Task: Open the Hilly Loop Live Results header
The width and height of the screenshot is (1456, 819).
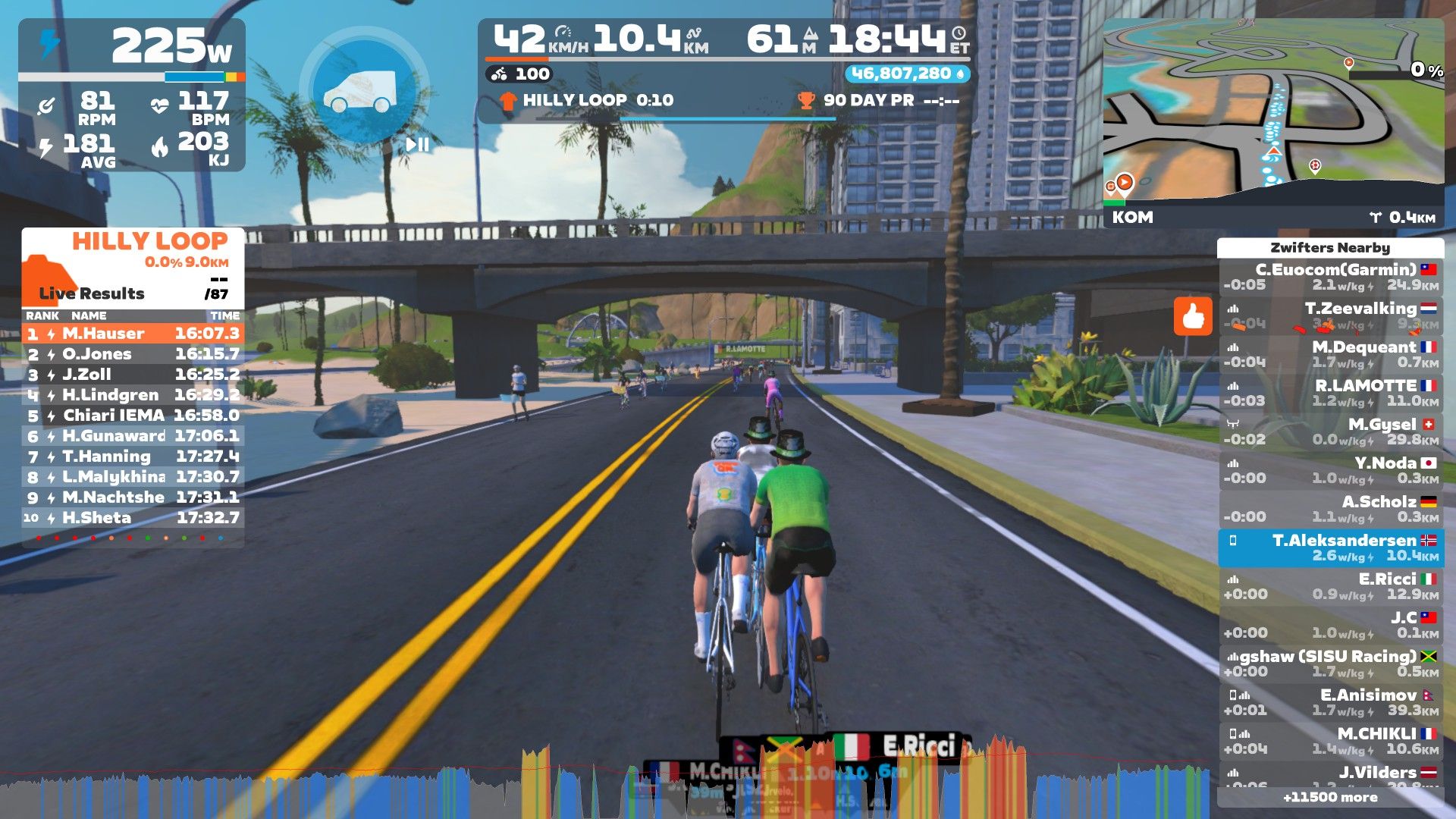Action: click(x=133, y=267)
